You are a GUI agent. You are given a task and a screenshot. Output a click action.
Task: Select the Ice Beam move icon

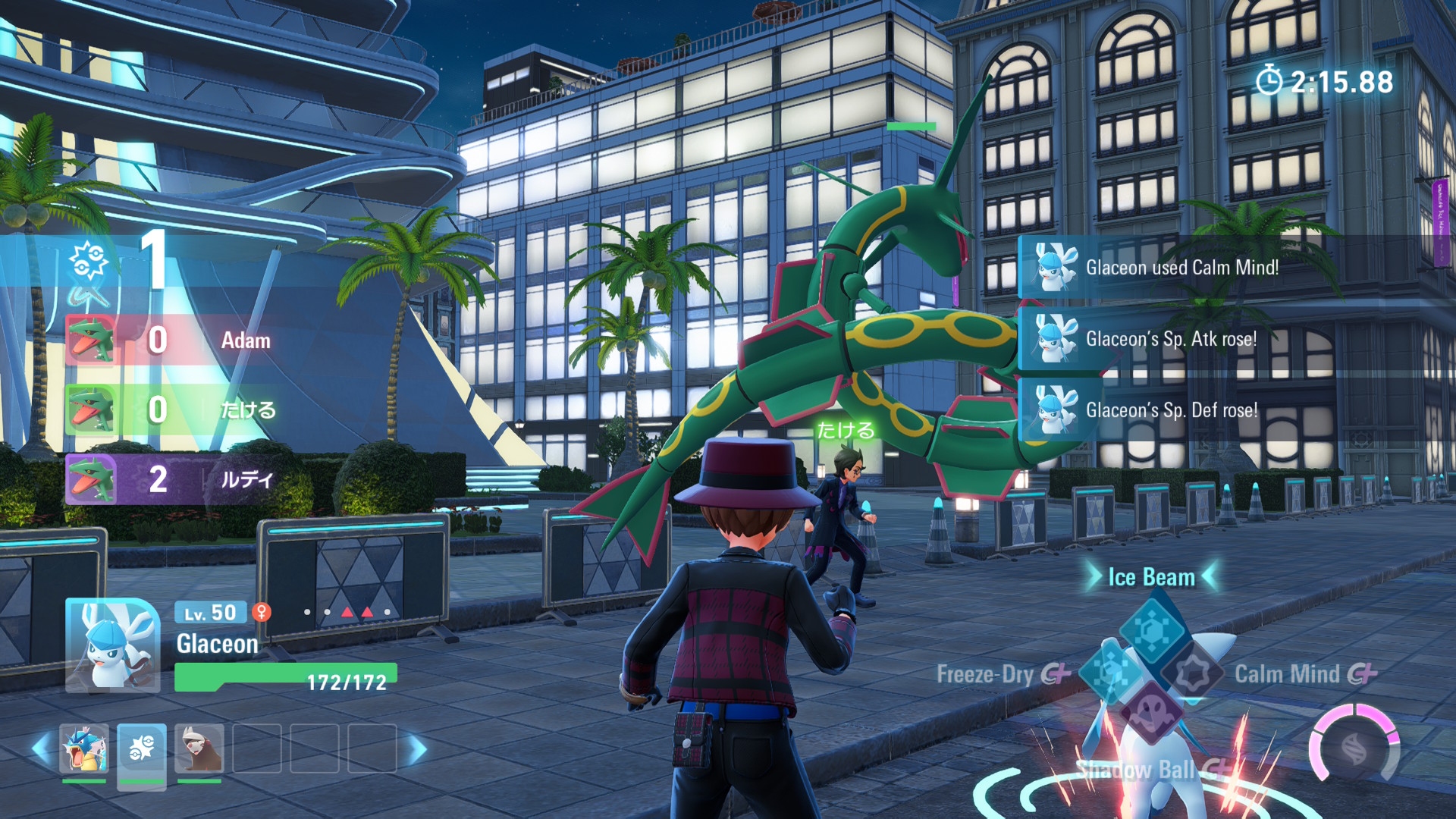[1151, 629]
